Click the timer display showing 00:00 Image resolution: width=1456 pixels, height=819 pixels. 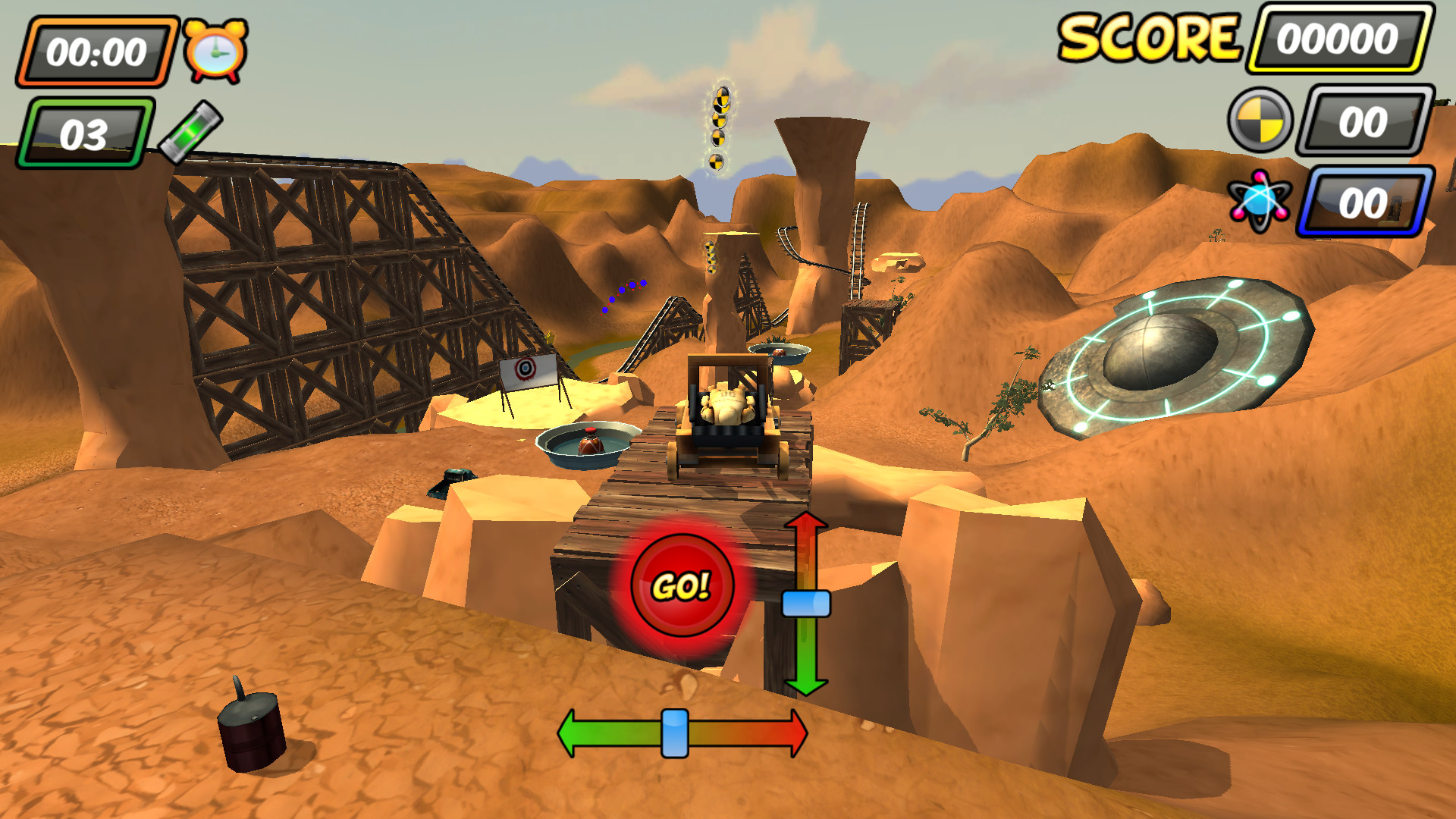[x=97, y=50]
